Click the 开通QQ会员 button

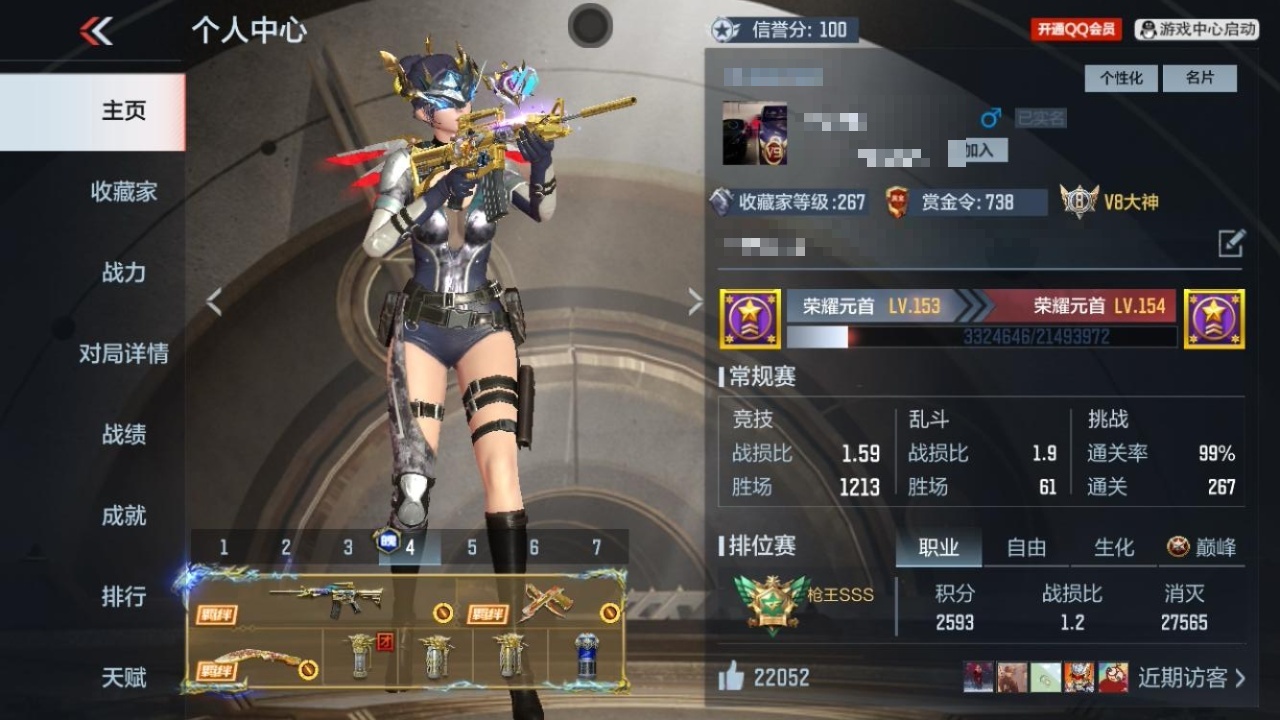[x=1076, y=29]
